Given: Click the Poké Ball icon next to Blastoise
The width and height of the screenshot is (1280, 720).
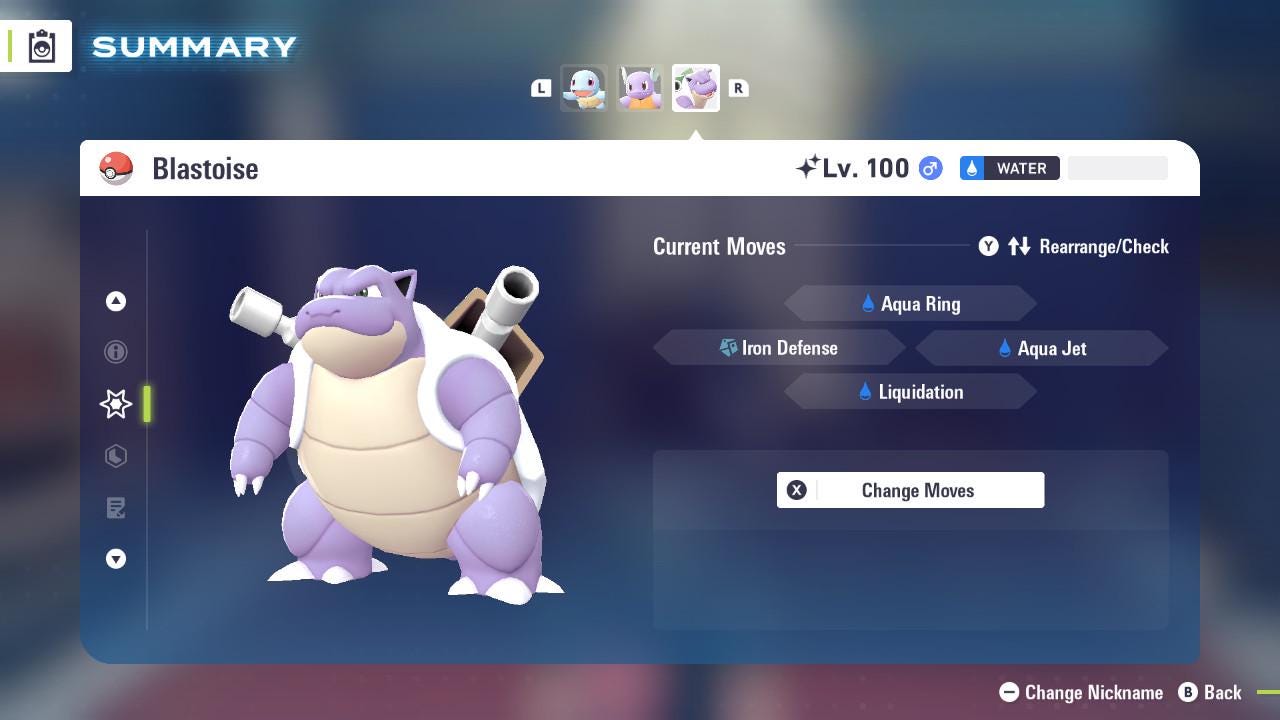Looking at the screenshot, I should point(117,168).
